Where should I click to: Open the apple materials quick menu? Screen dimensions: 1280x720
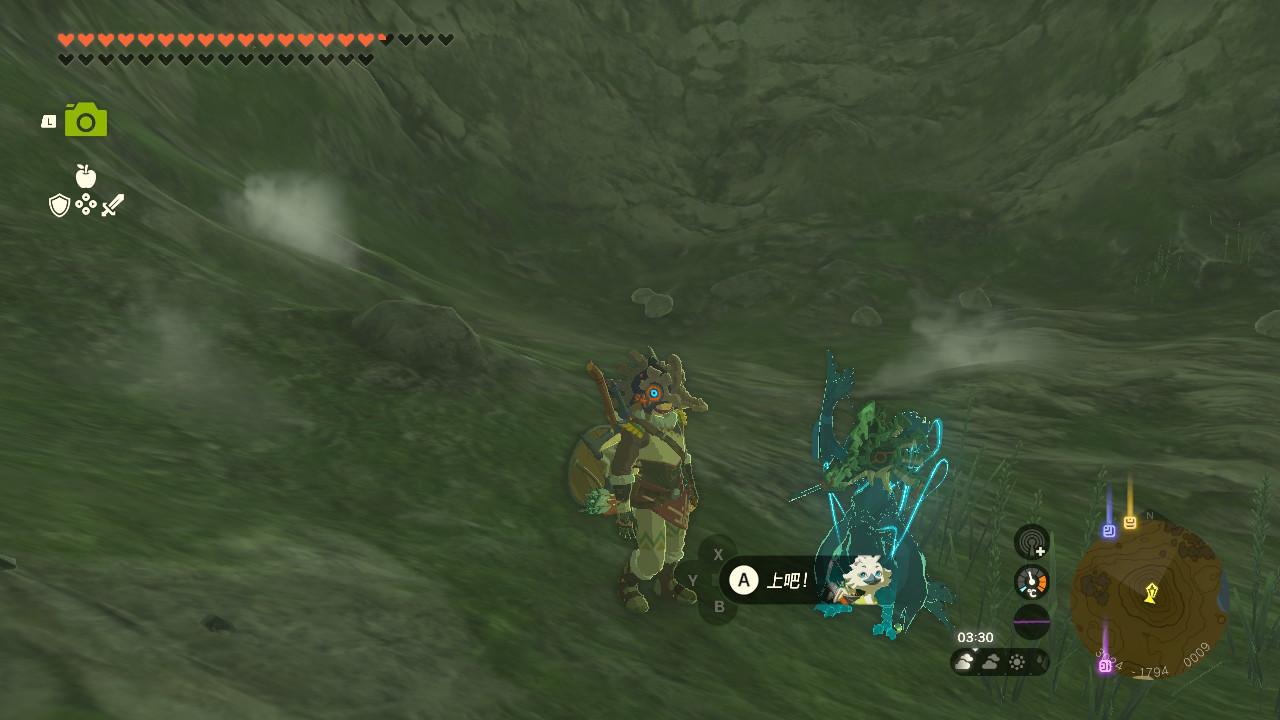[86, 176]
